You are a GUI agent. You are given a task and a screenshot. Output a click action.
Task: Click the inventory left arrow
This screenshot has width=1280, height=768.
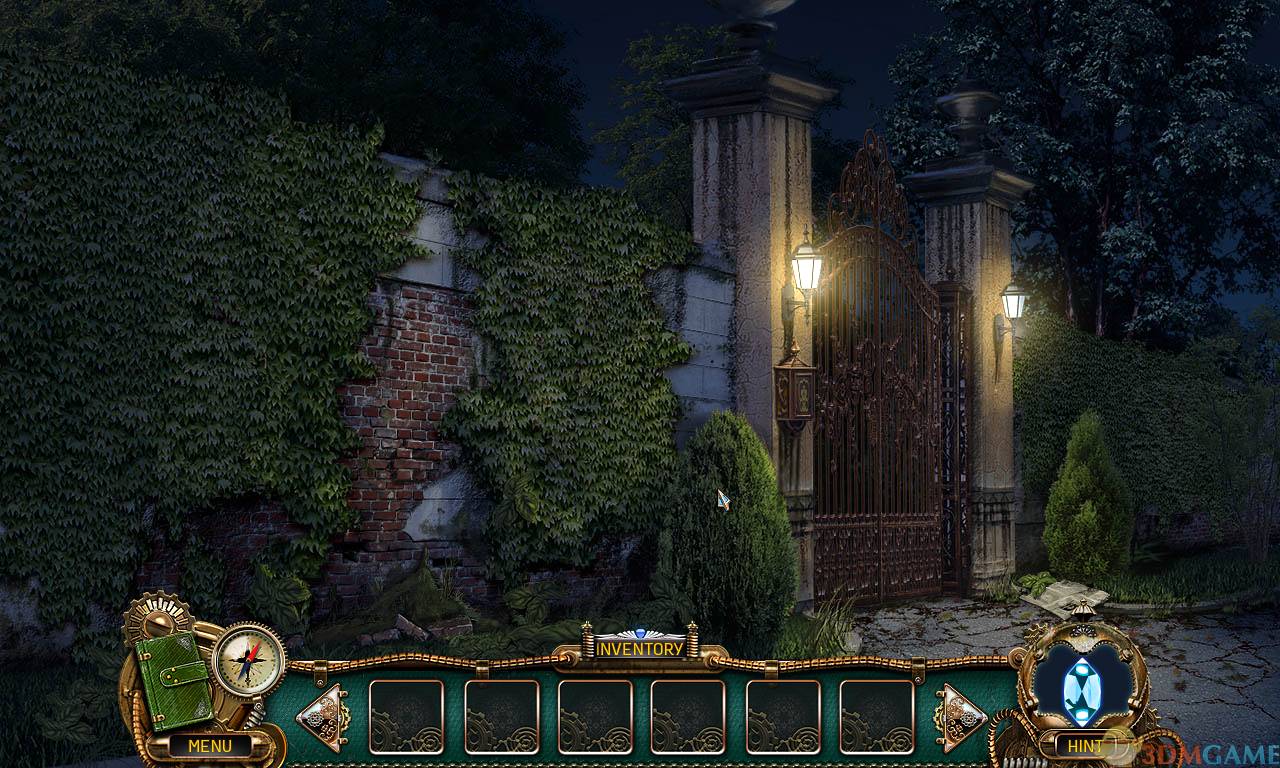click(x=322, y=716)
